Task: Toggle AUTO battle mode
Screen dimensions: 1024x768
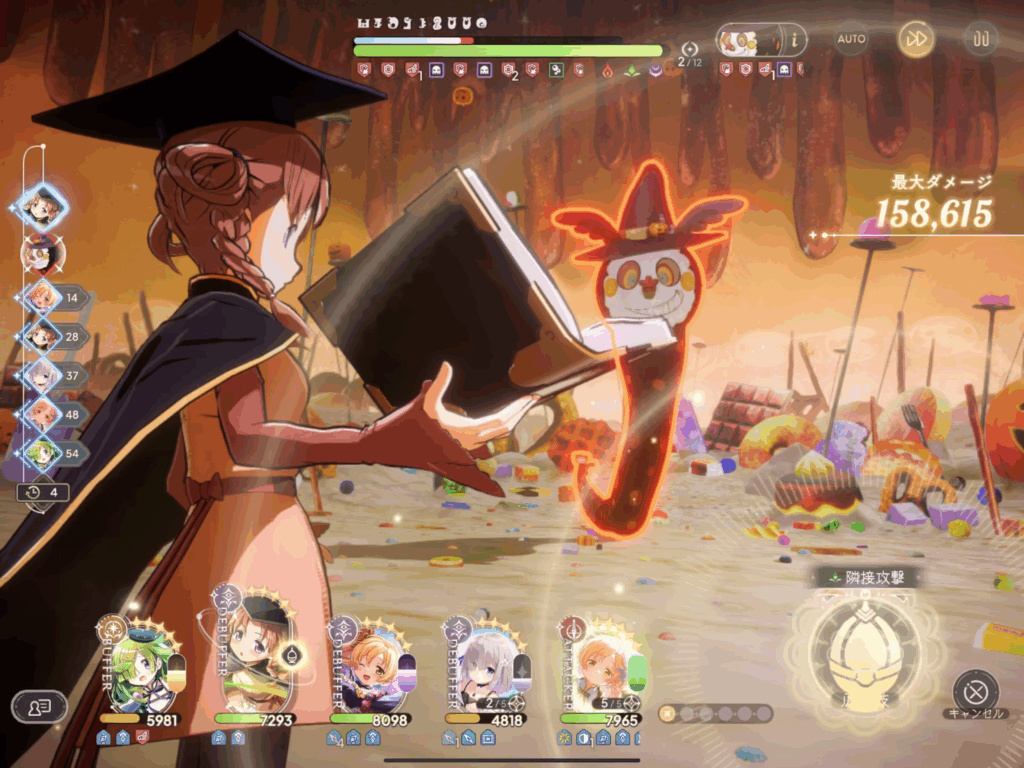Action: click(851, 39)
